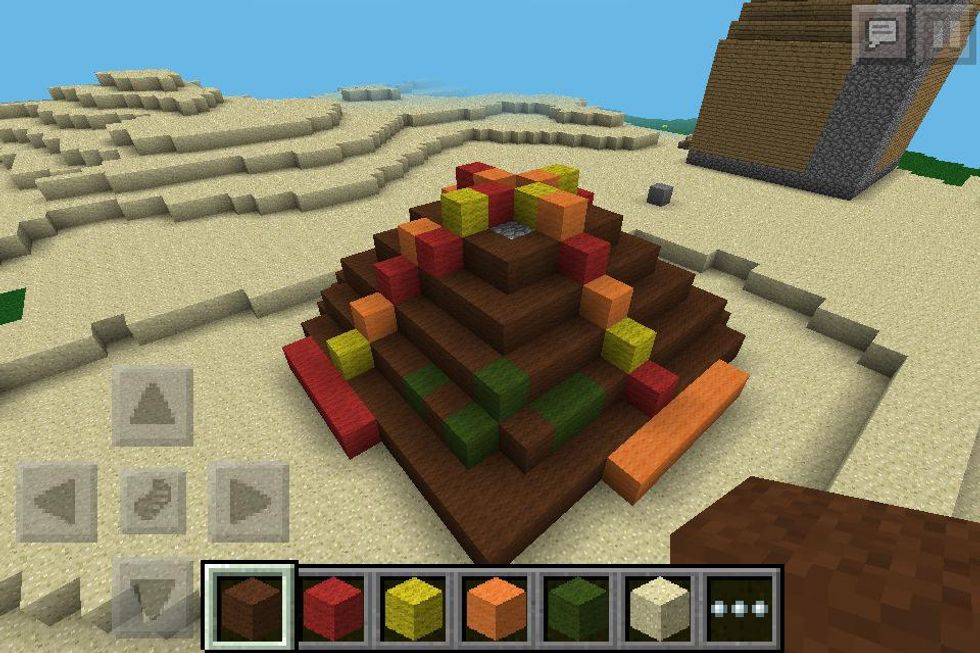Open the chat speech-bubble button
This screenshot has height=653, width=980.
coord(881,36)
